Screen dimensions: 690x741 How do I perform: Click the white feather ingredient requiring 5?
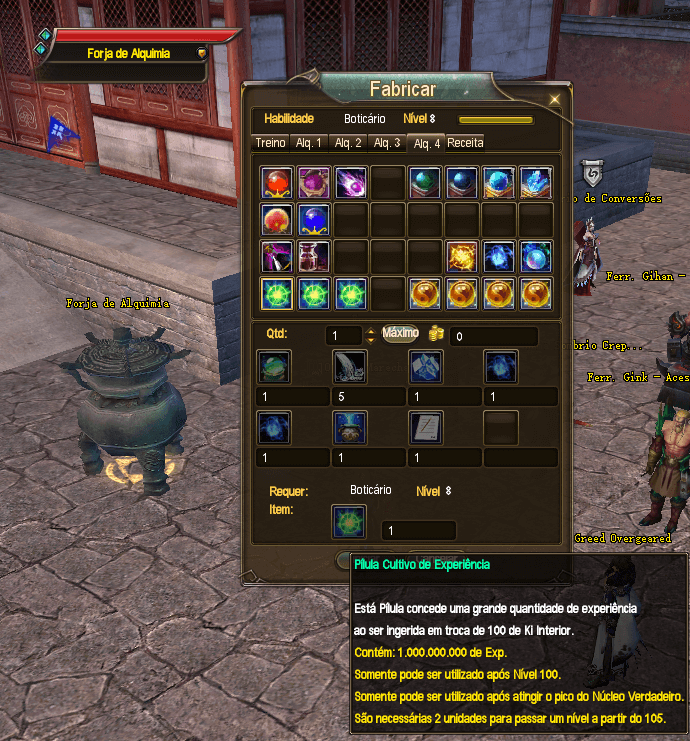349,367
